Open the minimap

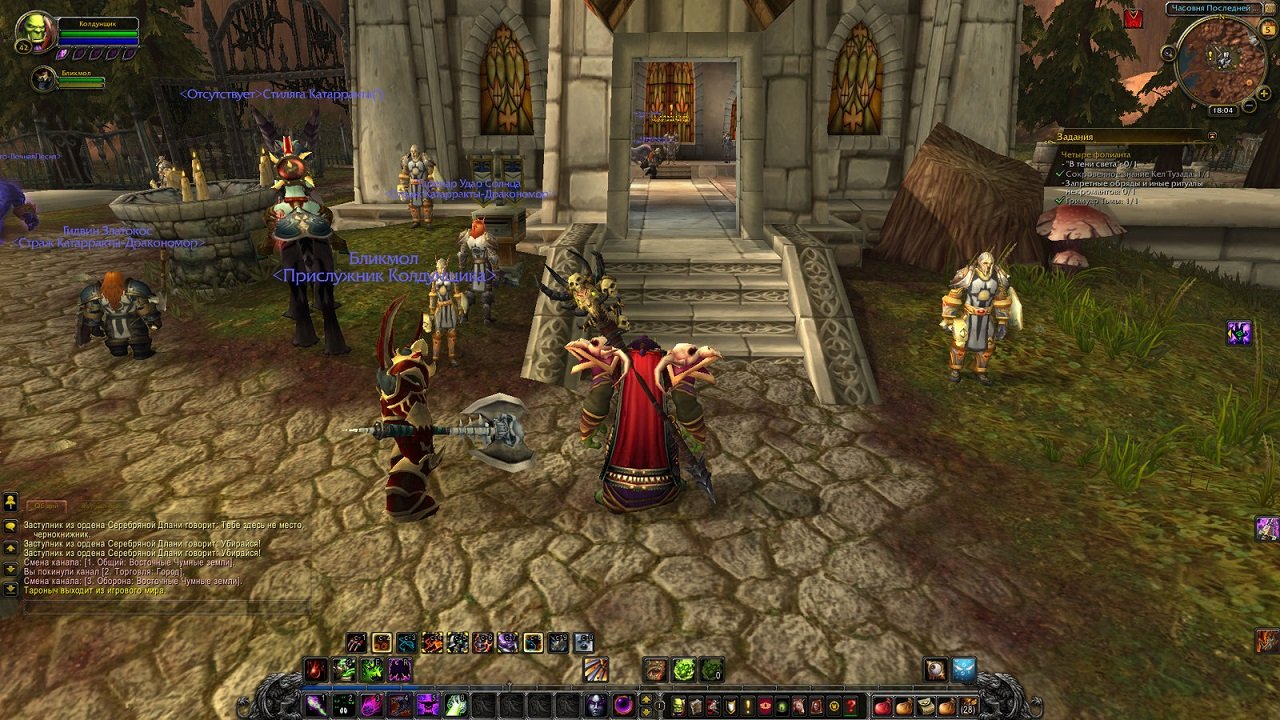click(x=1220, y=58)
